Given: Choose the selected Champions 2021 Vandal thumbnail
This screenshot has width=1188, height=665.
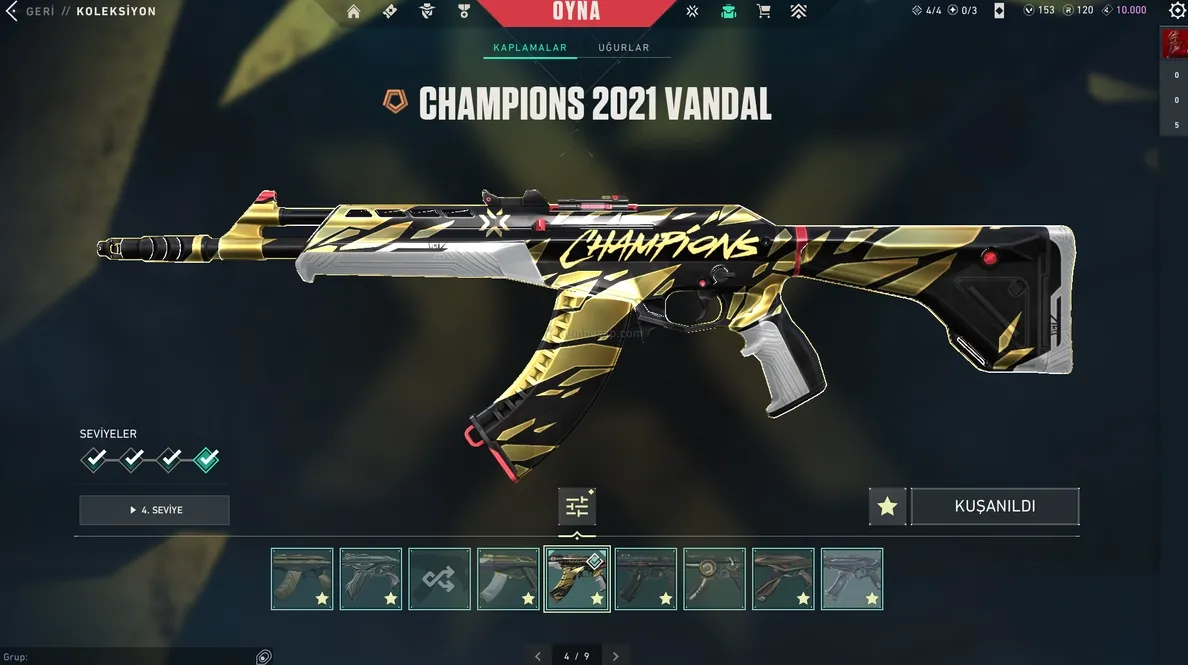Looking at the screenshot, I should [x=577, y=579].
